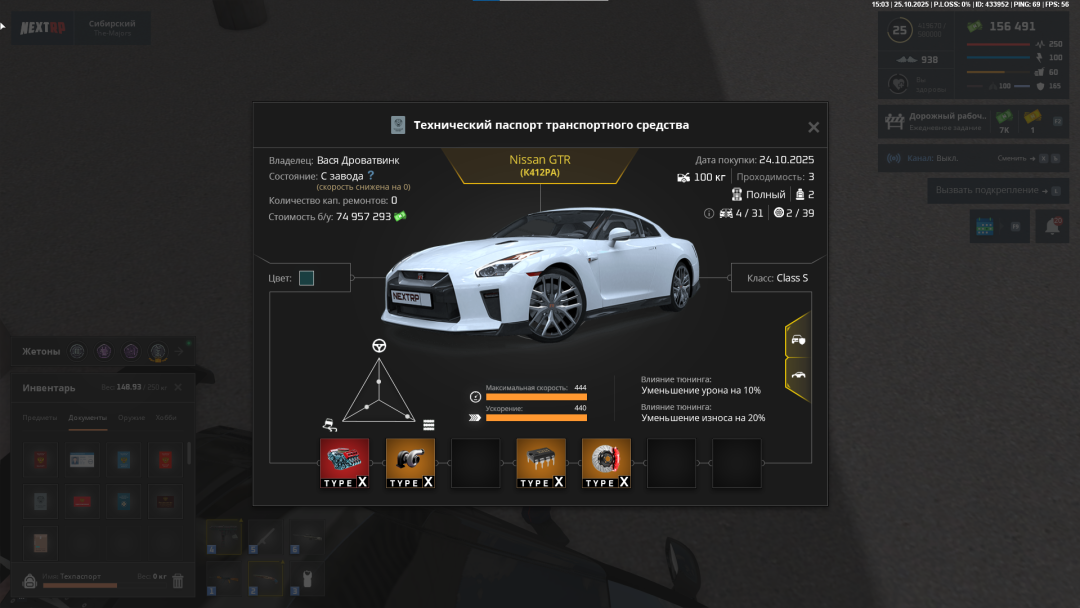Select the turbocharger Type X part
The height and width of the screenshot is (608, 1080).
tap(410, 463)
